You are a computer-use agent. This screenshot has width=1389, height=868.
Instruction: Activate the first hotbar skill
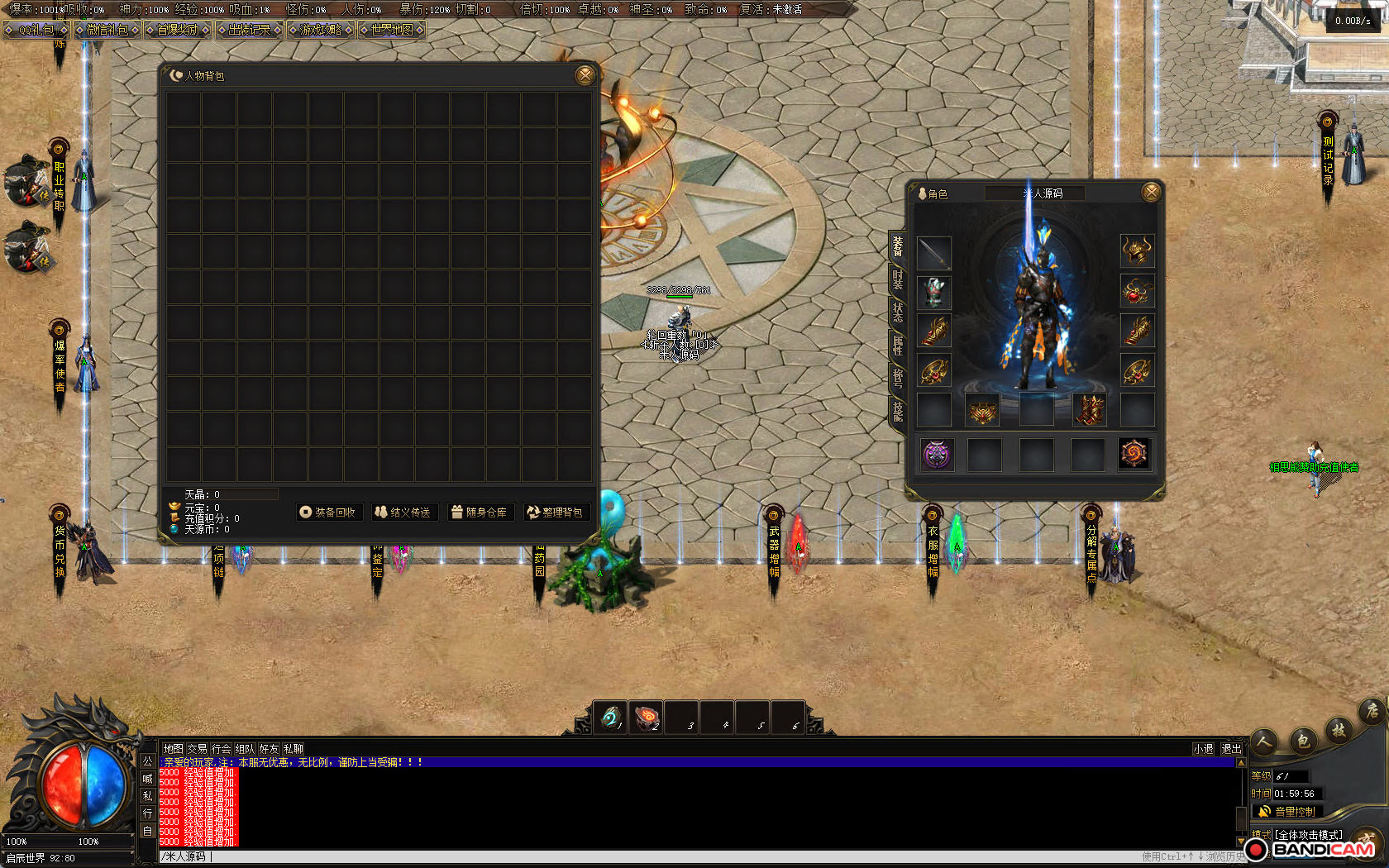pos(611,718)
